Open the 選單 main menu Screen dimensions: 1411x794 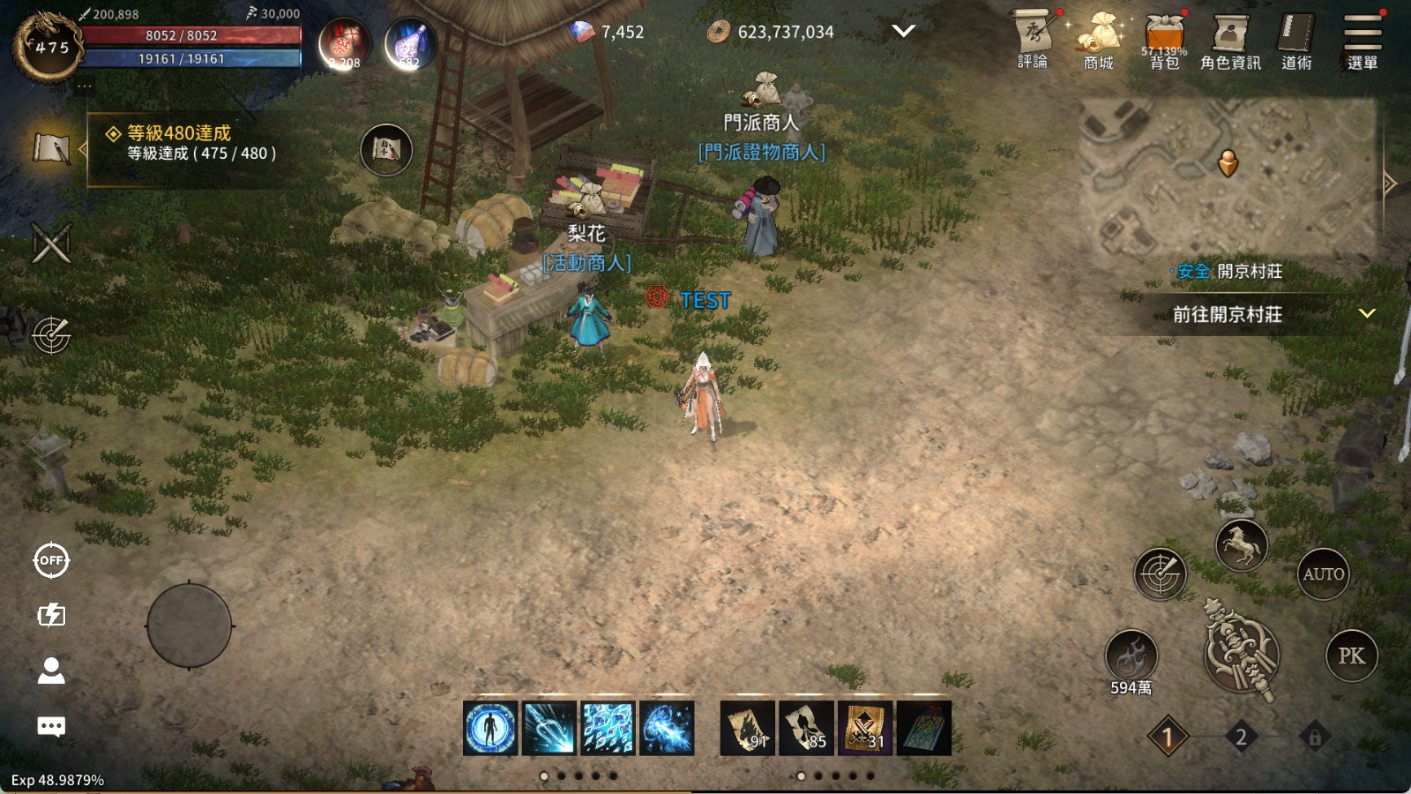(x=1362, y=40)
